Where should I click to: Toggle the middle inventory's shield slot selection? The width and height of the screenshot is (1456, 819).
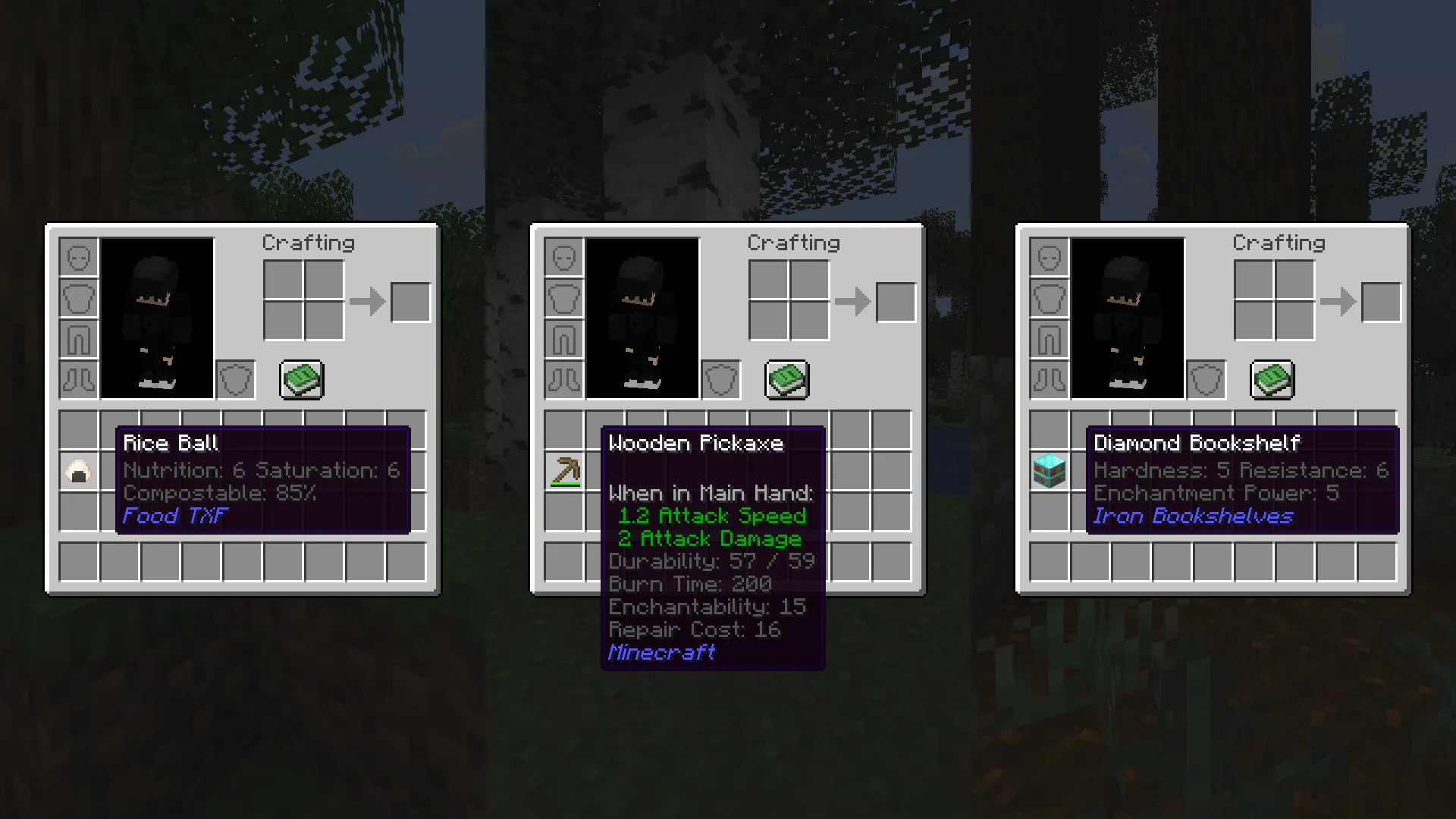click(720, 380)
